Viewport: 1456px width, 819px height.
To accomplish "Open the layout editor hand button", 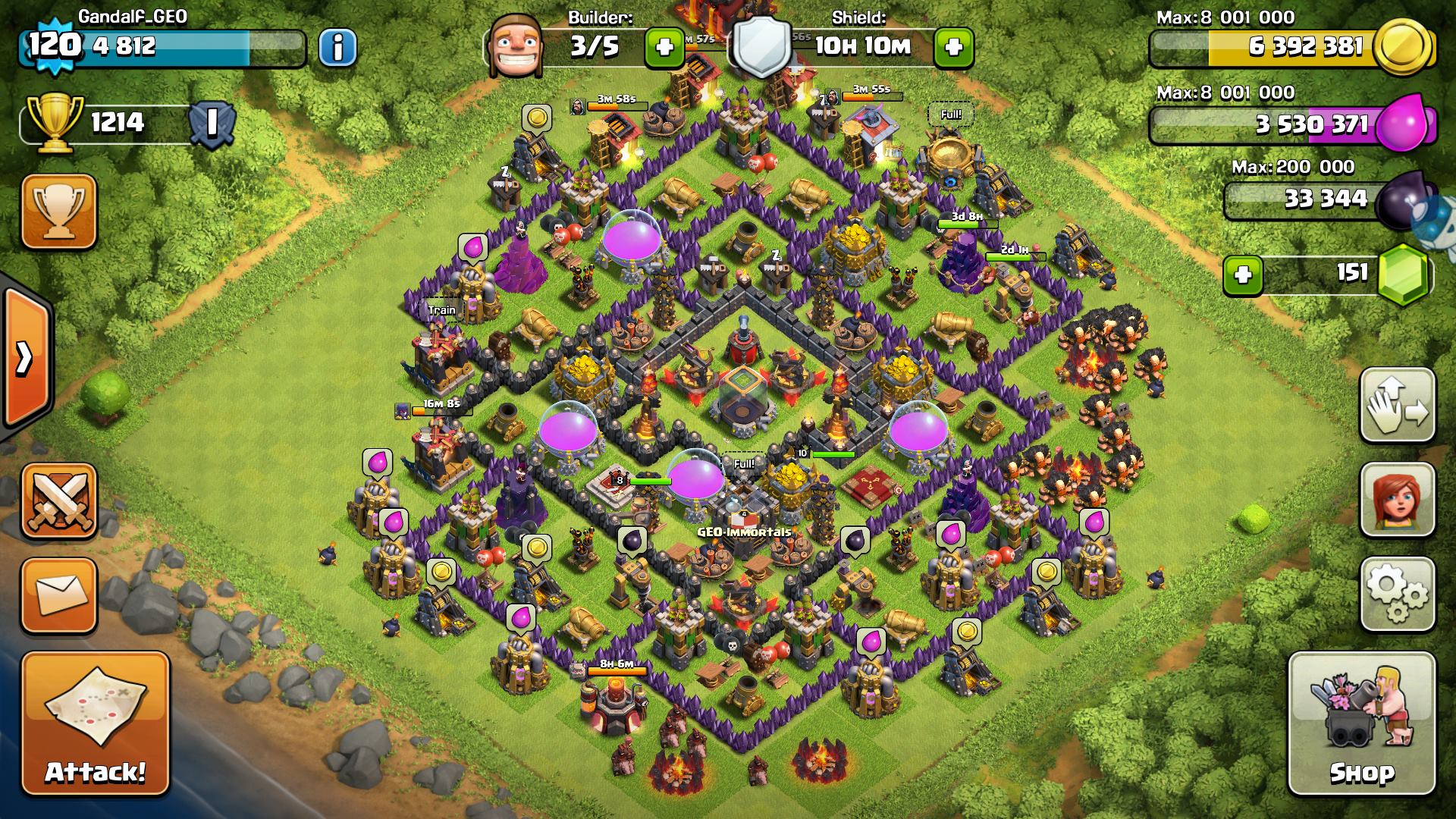I will (x=1397, y=406).
